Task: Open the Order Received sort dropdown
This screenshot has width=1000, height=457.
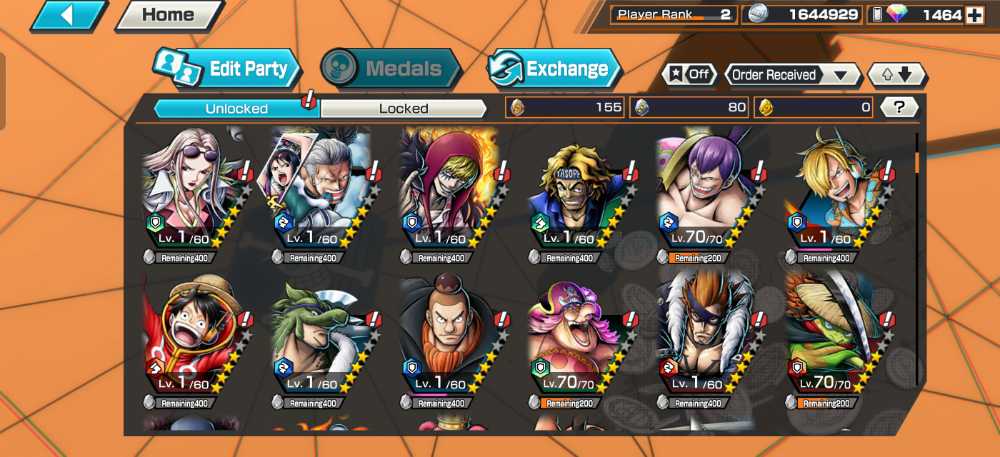Action: pyautogui.click(x=792, y=75)
